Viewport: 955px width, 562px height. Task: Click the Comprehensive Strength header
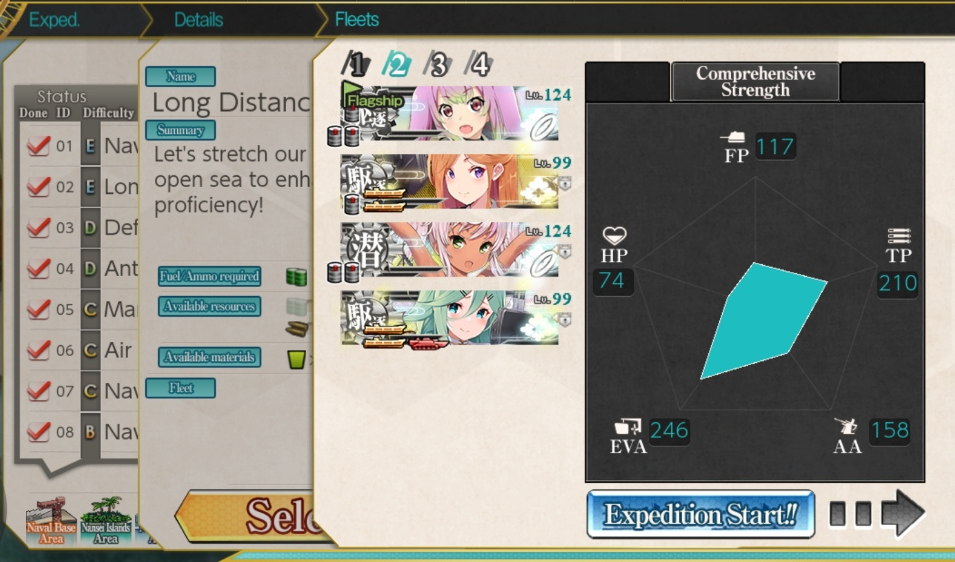755,82
